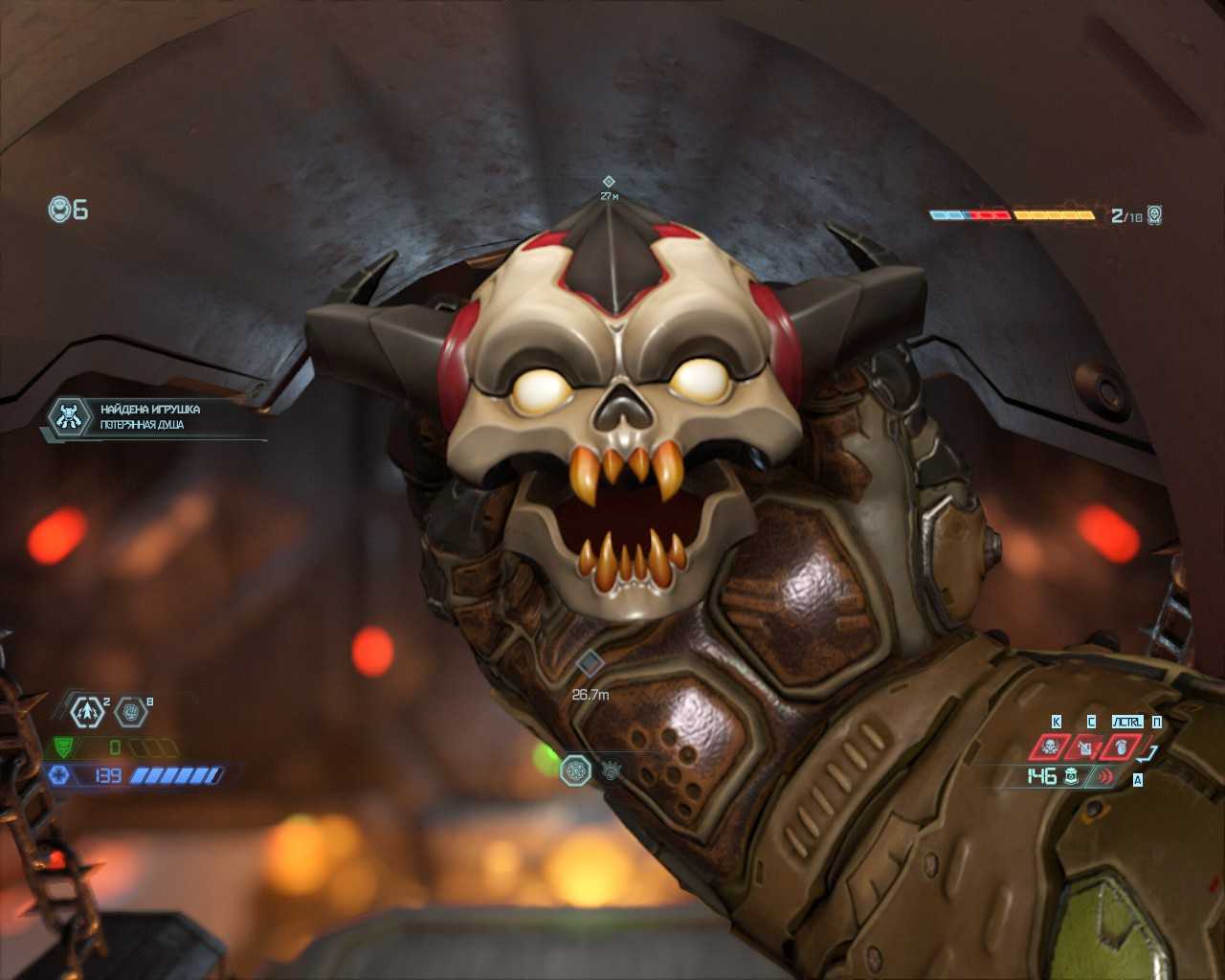Select the octagonal rune icon at bottom center
Image resolution: width=1225 pixels, height=980 pixels.
point(575,770)
